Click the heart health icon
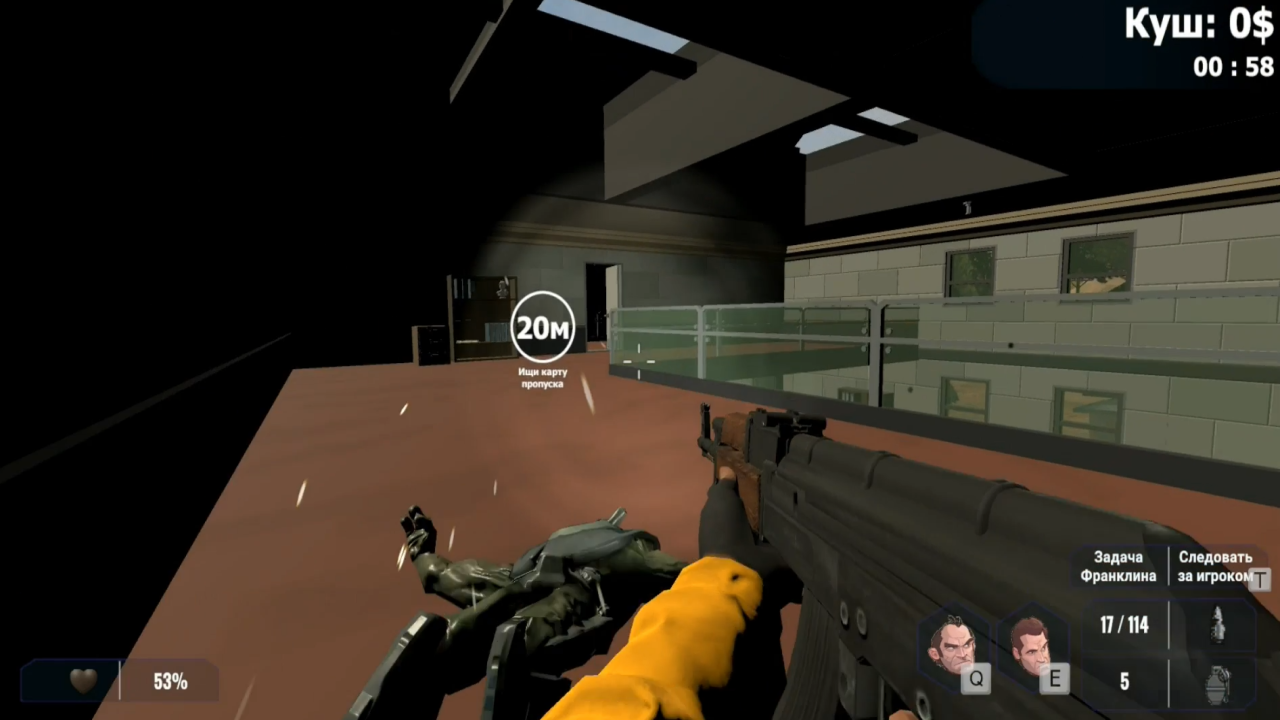1280x720 pixels. click(82, 681)
